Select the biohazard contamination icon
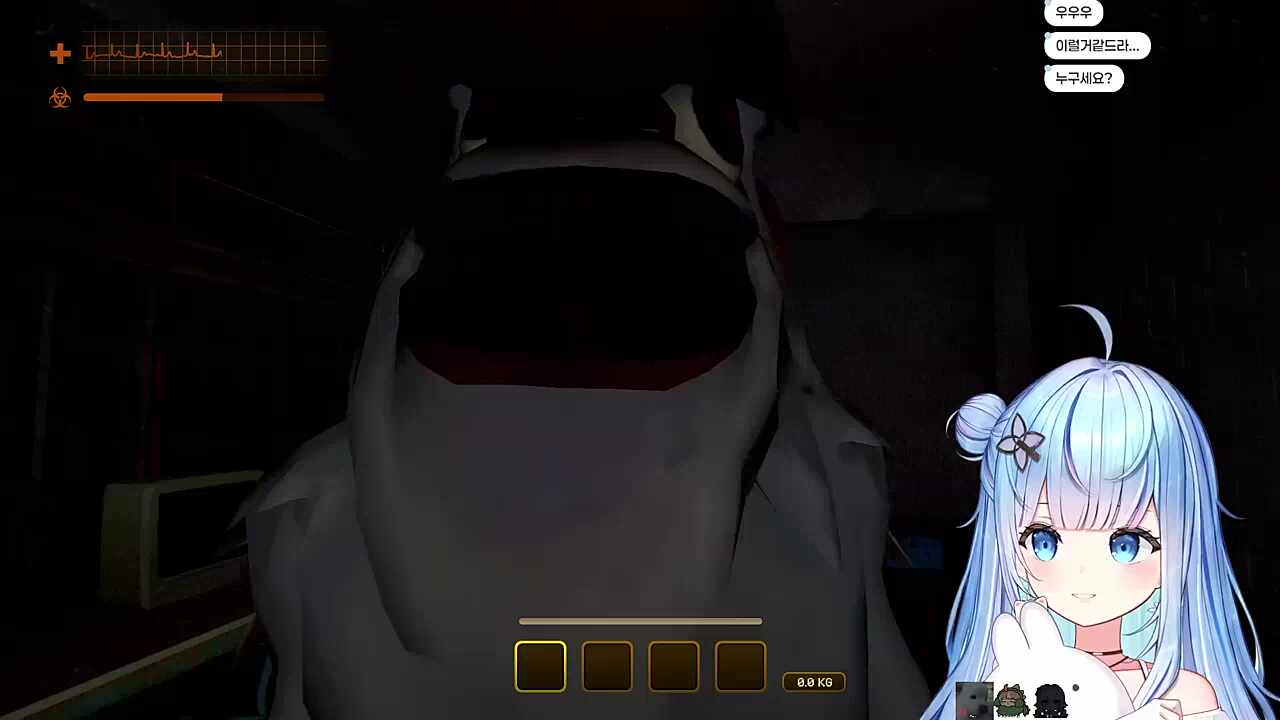 [60, 97]
